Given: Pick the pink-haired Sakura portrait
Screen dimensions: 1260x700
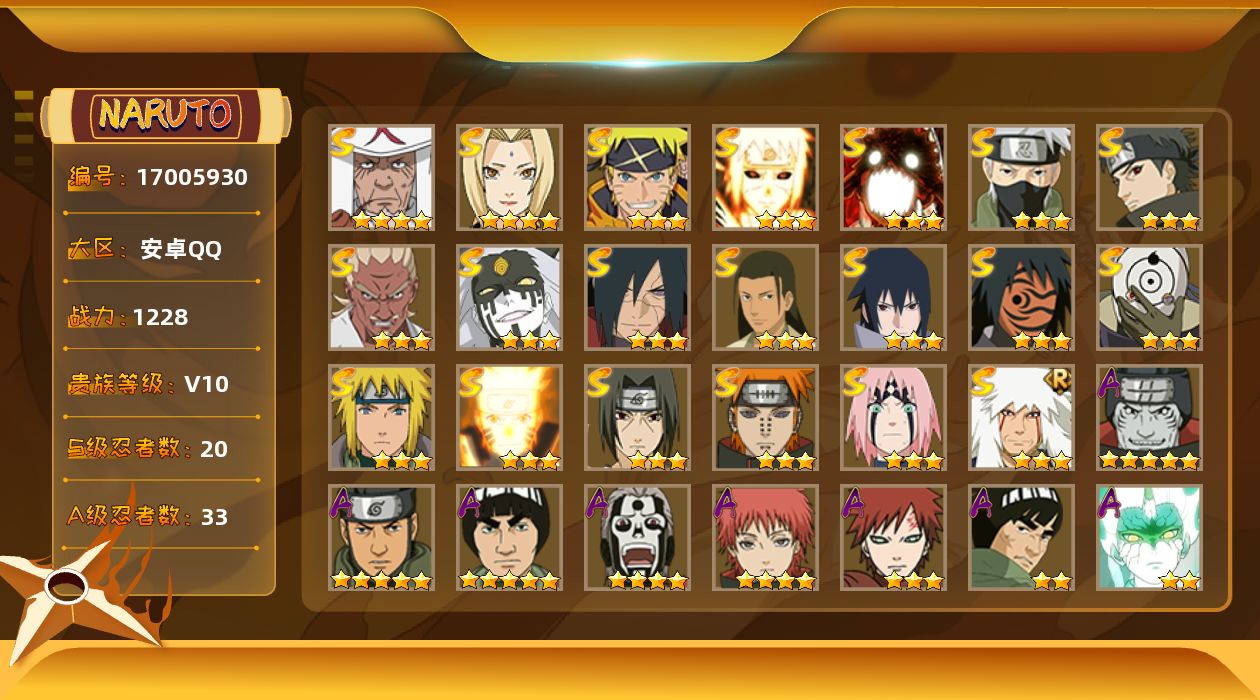Looking at the screenshot, I should click(x=893, y=418).
